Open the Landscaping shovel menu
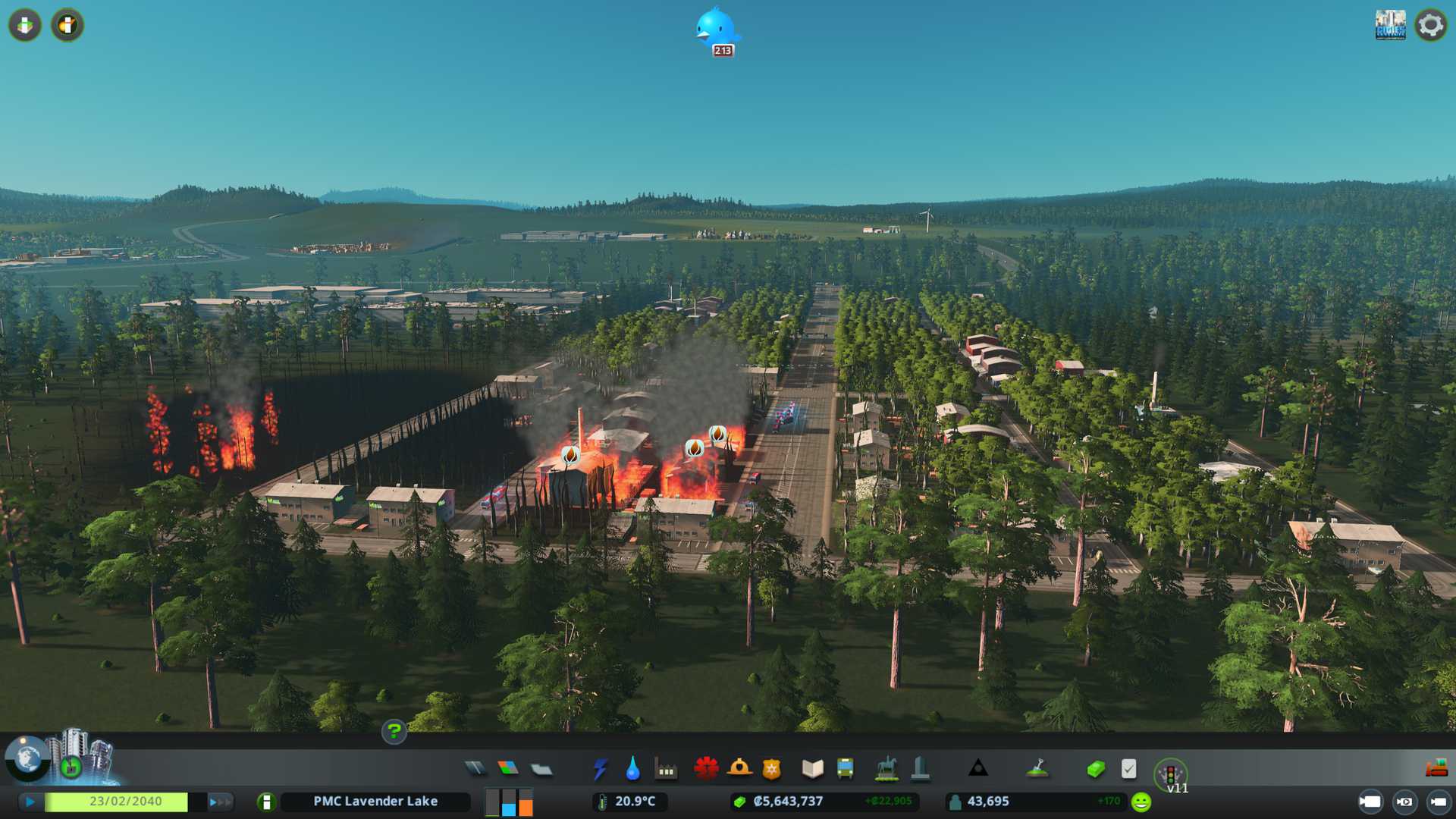 coord(1037,769)
